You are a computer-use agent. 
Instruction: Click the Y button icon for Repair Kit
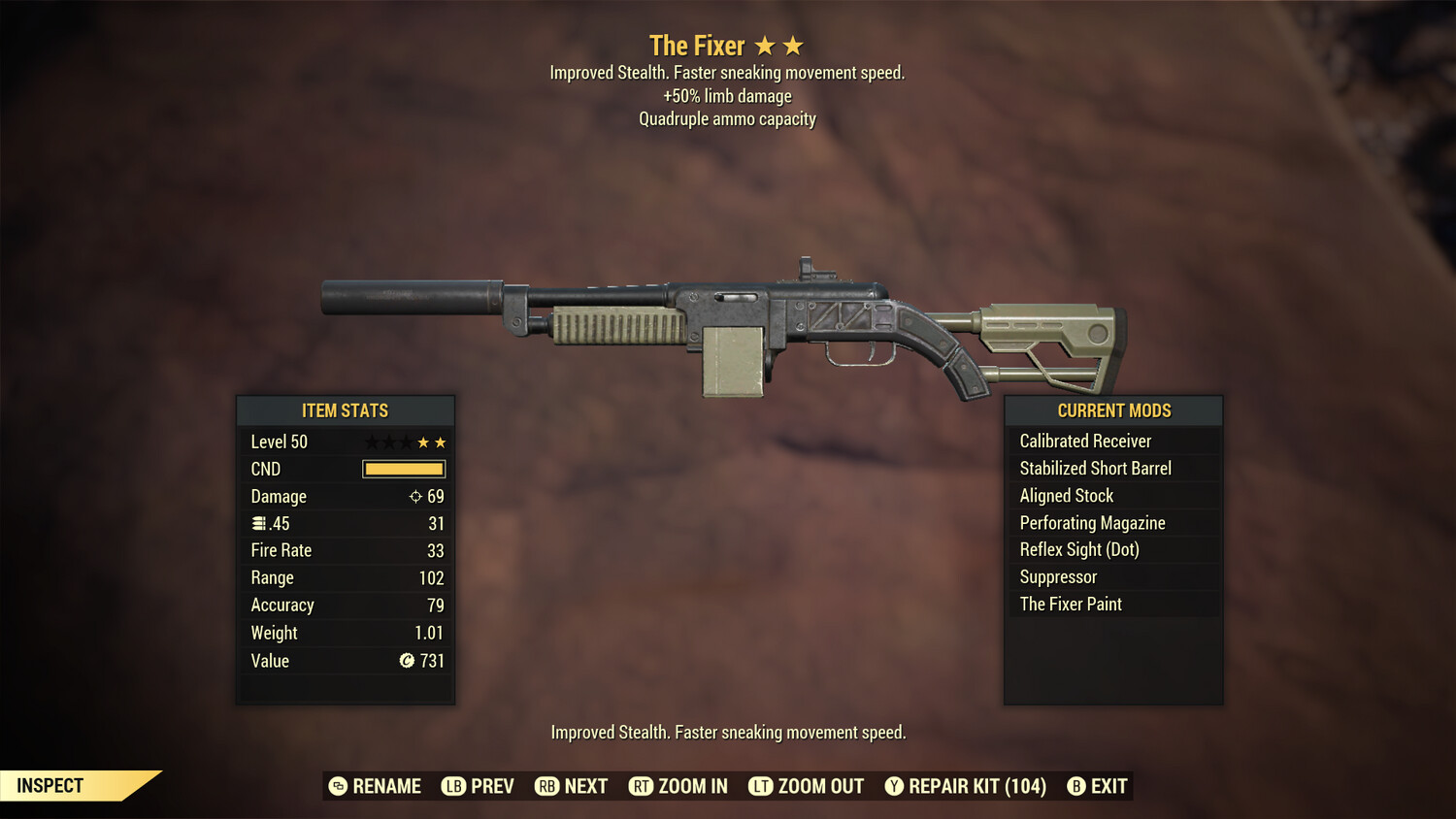tap(894, 786)
